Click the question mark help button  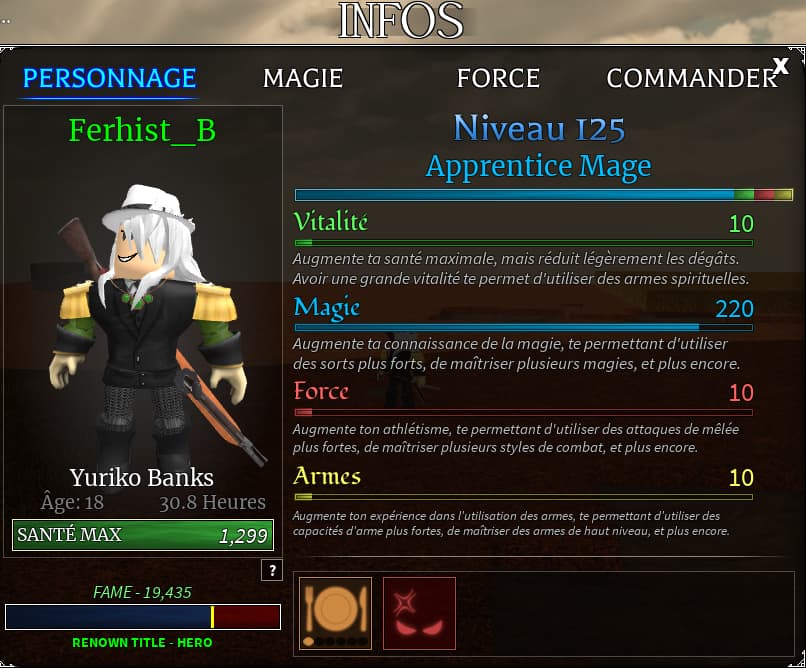tap(271, 570)
